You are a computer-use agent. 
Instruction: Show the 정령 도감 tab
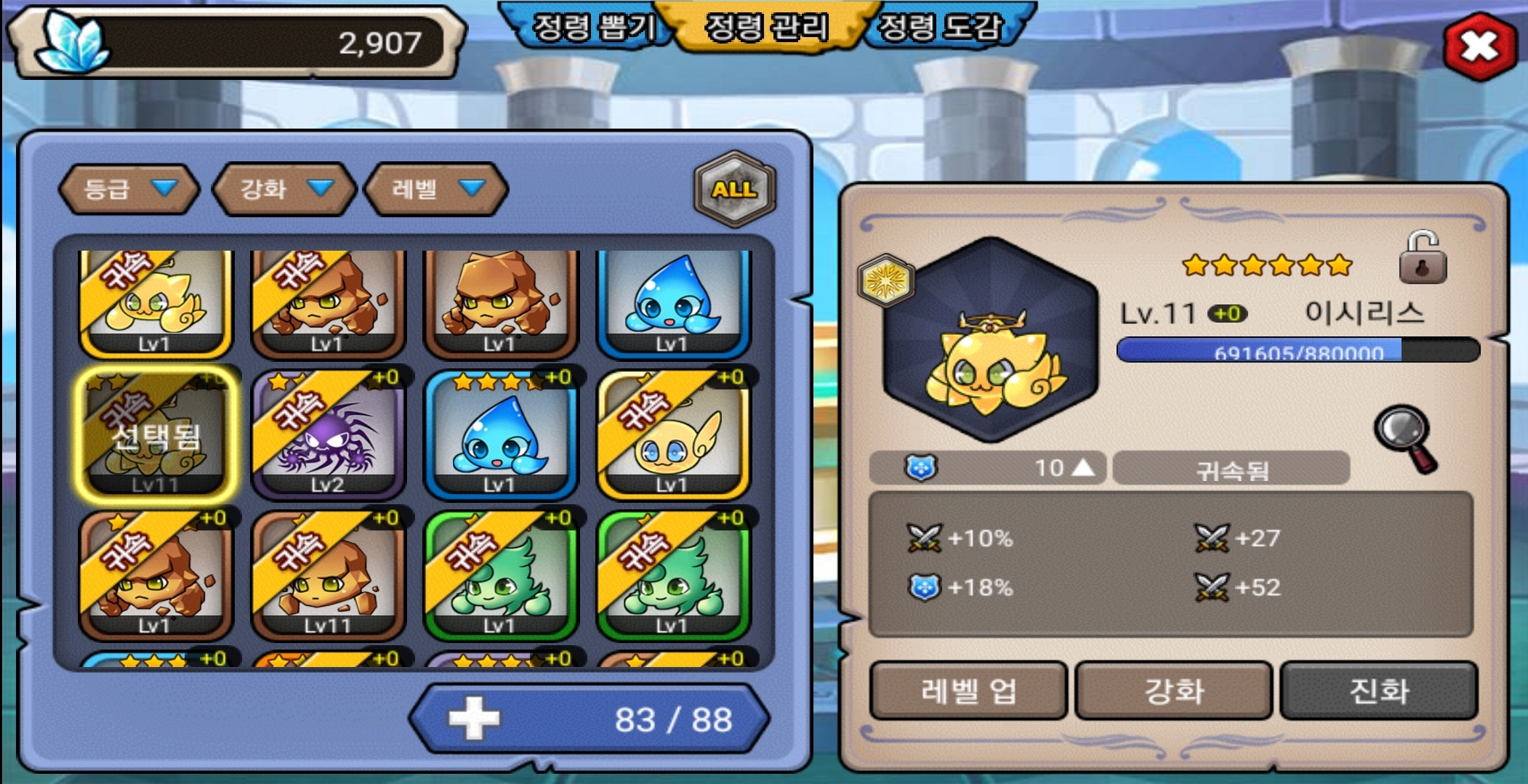(x=941, y=28)
